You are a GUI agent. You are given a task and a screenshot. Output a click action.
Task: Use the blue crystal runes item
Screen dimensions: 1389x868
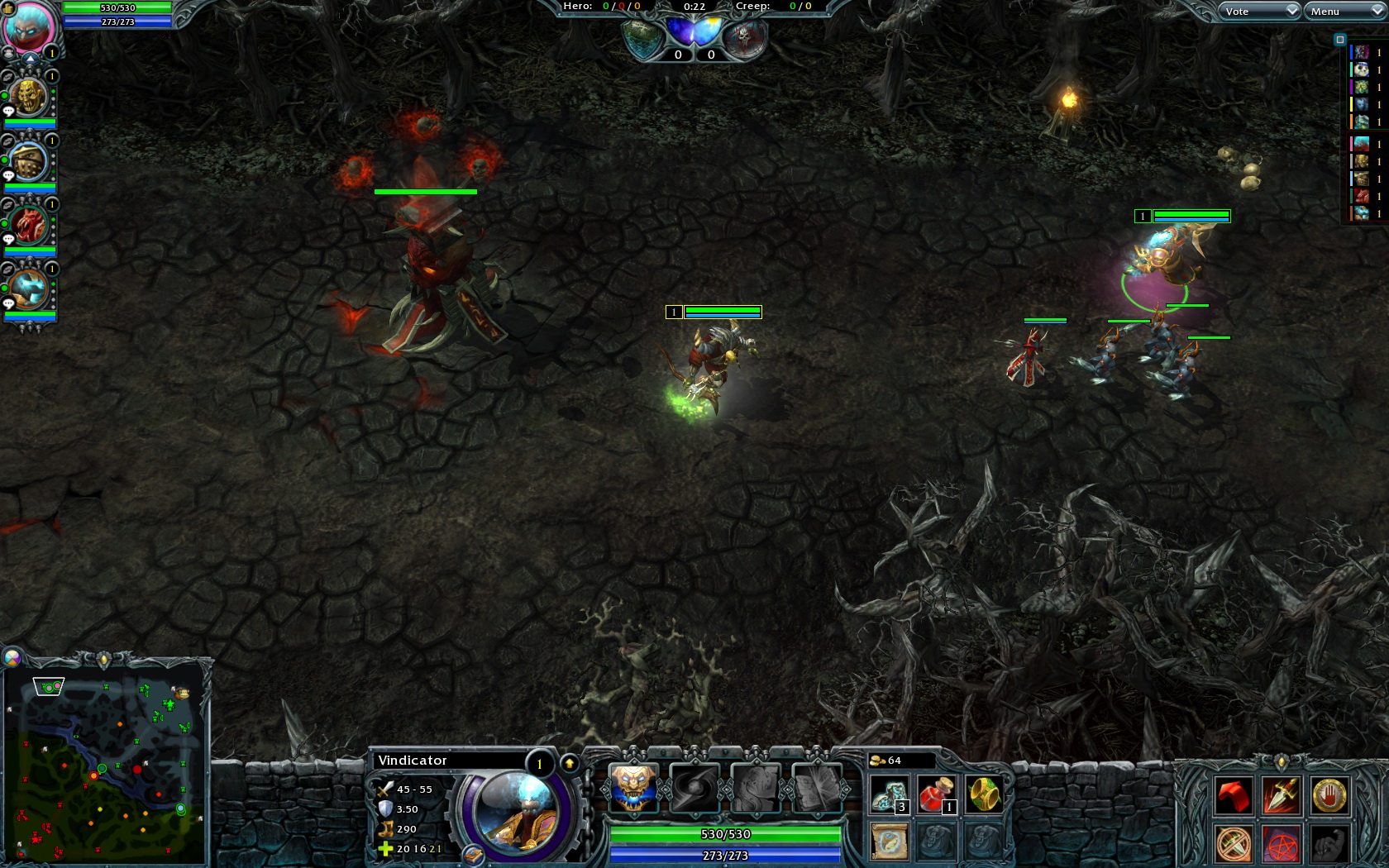pos(890,794)
